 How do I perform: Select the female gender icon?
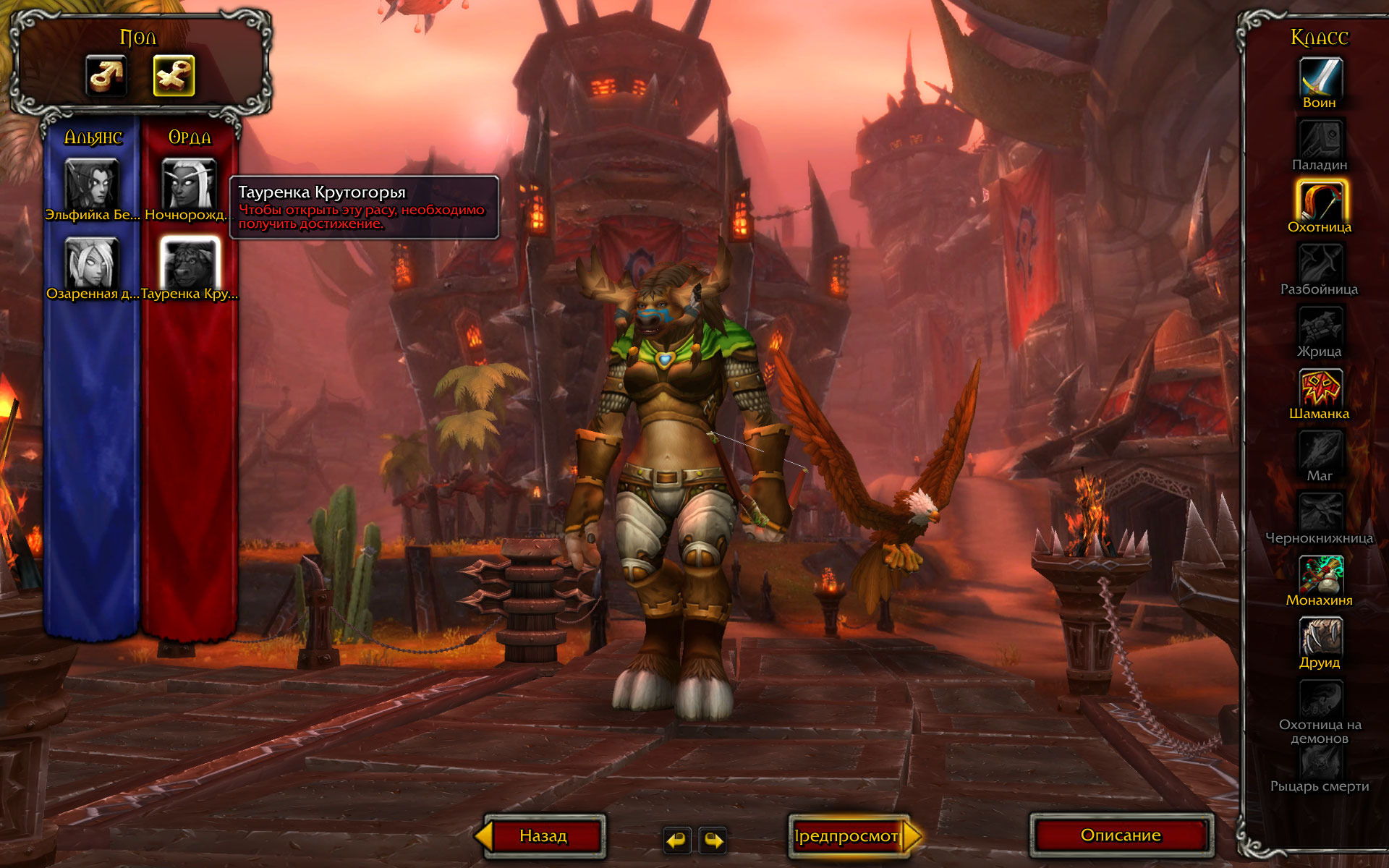174,75
